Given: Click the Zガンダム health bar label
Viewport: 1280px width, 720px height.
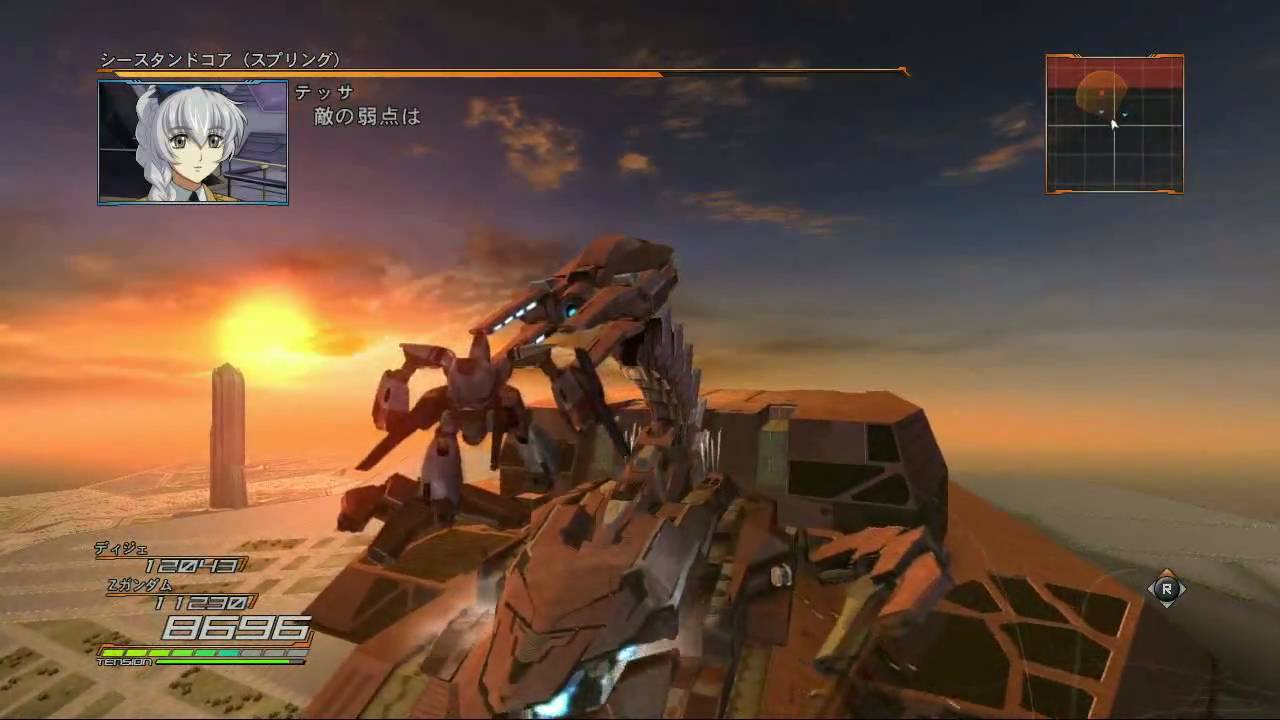Looking at the screenshot, I should (x=139, y=585).
